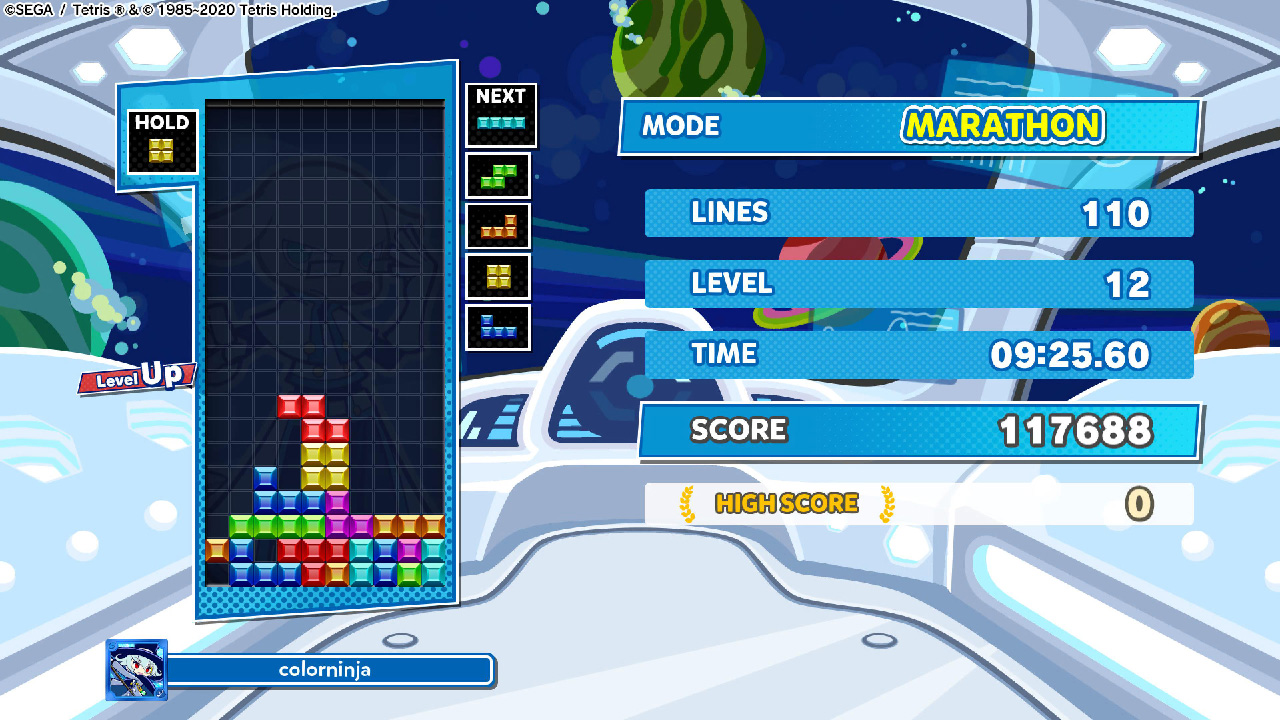Select the green S-piece in the NEXT queue

click(x=500, y=177)
